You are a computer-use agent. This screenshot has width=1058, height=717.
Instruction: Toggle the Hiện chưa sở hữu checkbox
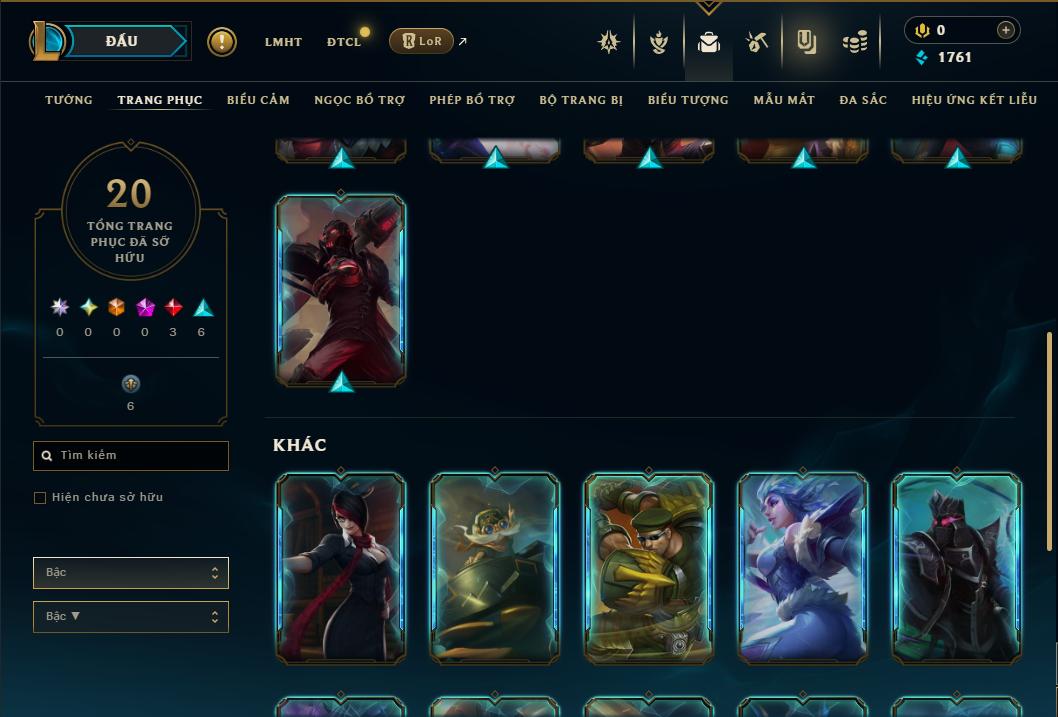40,498
